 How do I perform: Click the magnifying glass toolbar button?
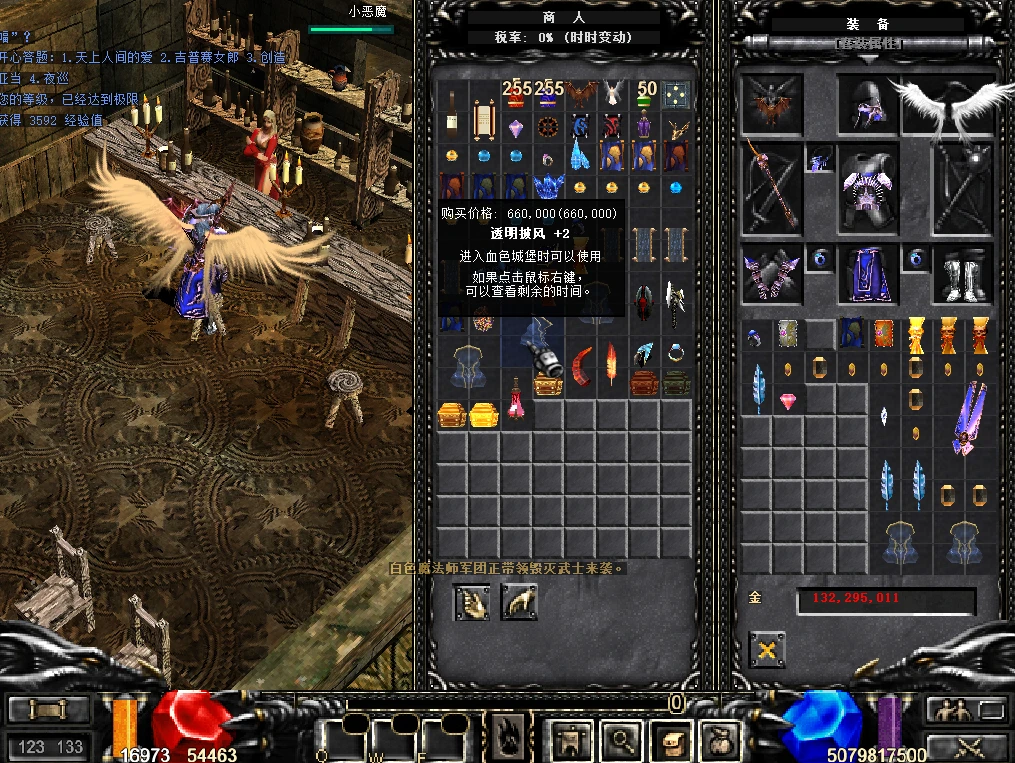[622, 741]
